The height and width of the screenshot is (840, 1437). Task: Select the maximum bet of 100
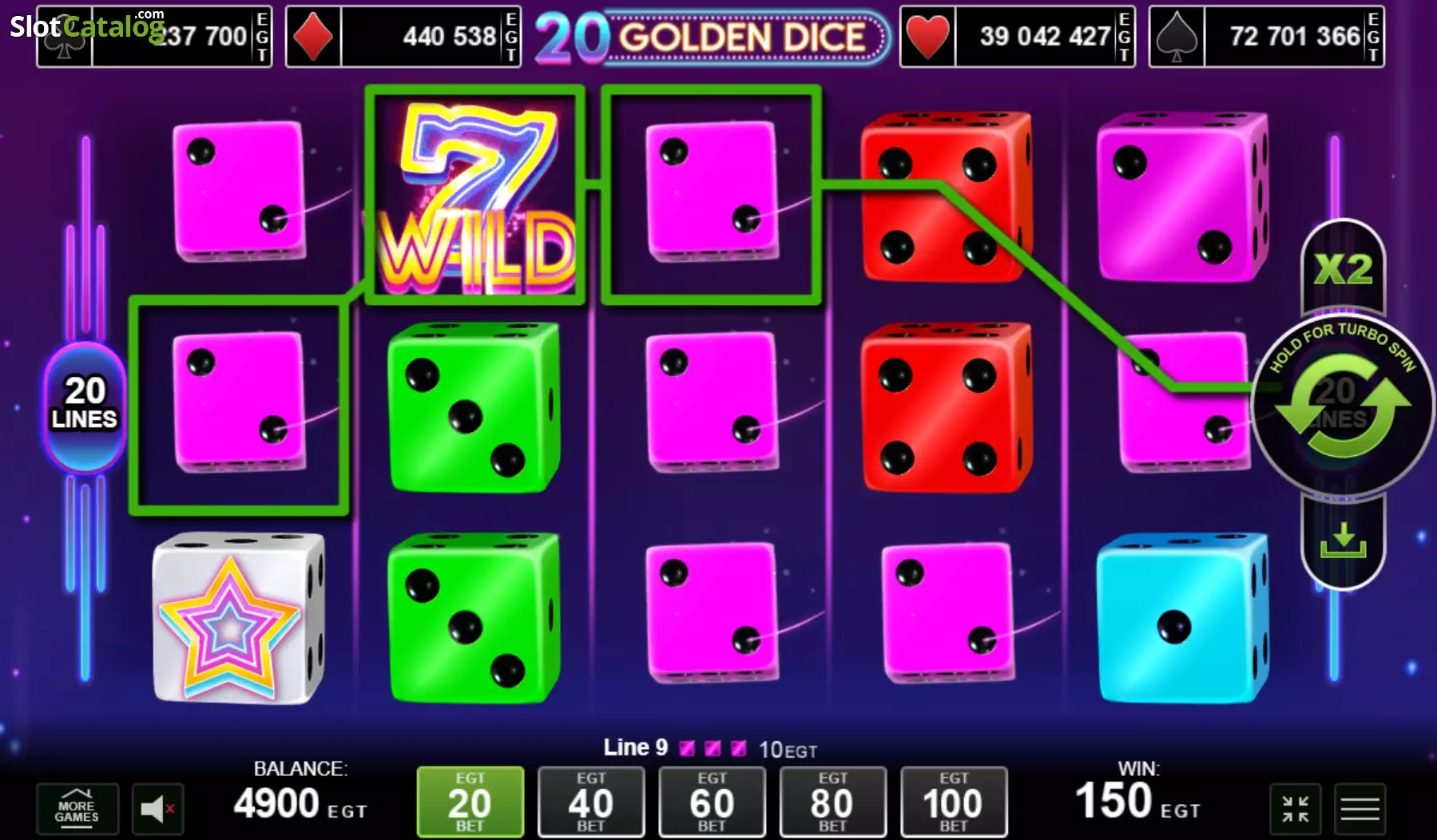click(953, 801)
